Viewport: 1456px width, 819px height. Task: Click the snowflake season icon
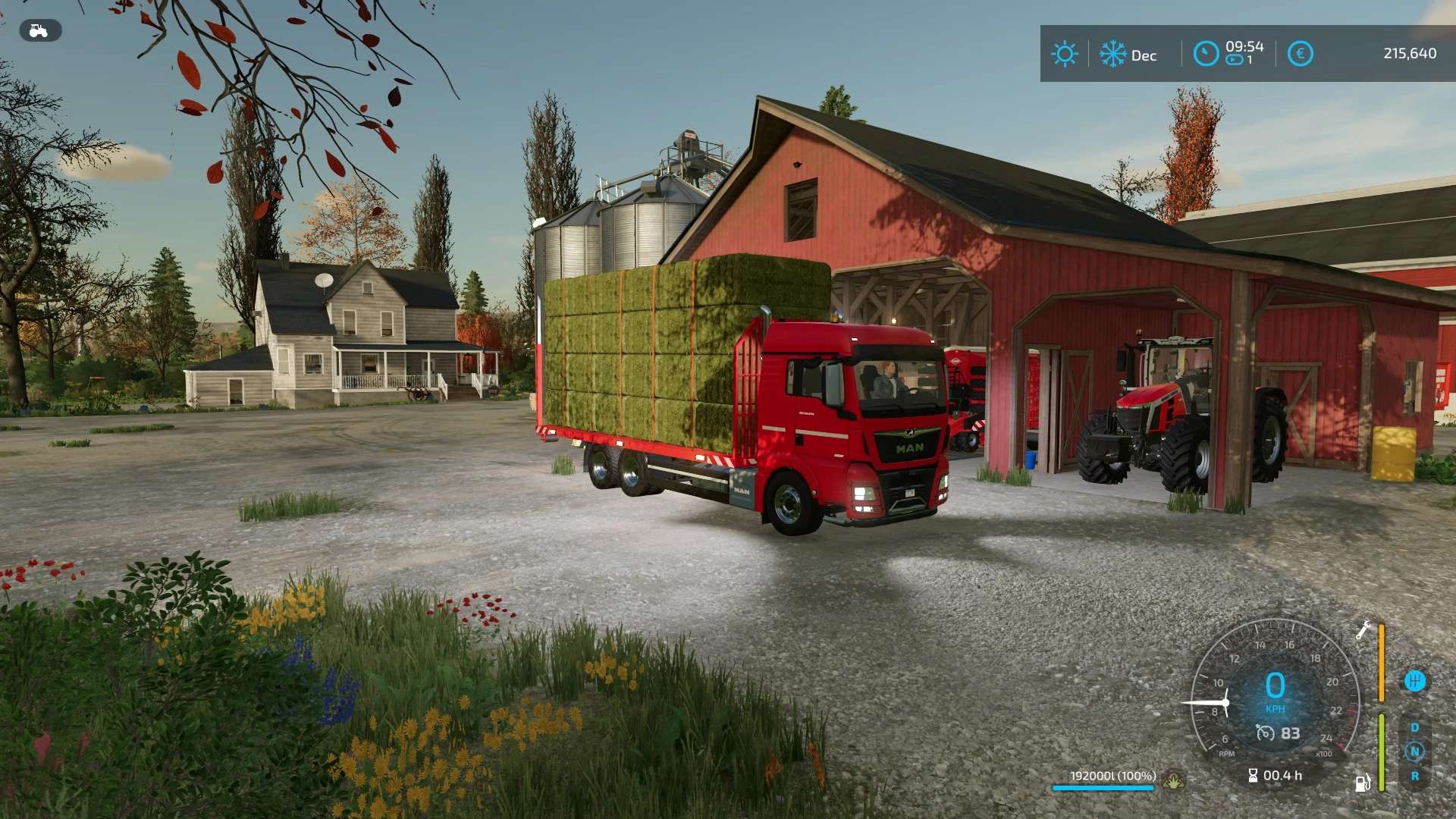coord(1112,55)
